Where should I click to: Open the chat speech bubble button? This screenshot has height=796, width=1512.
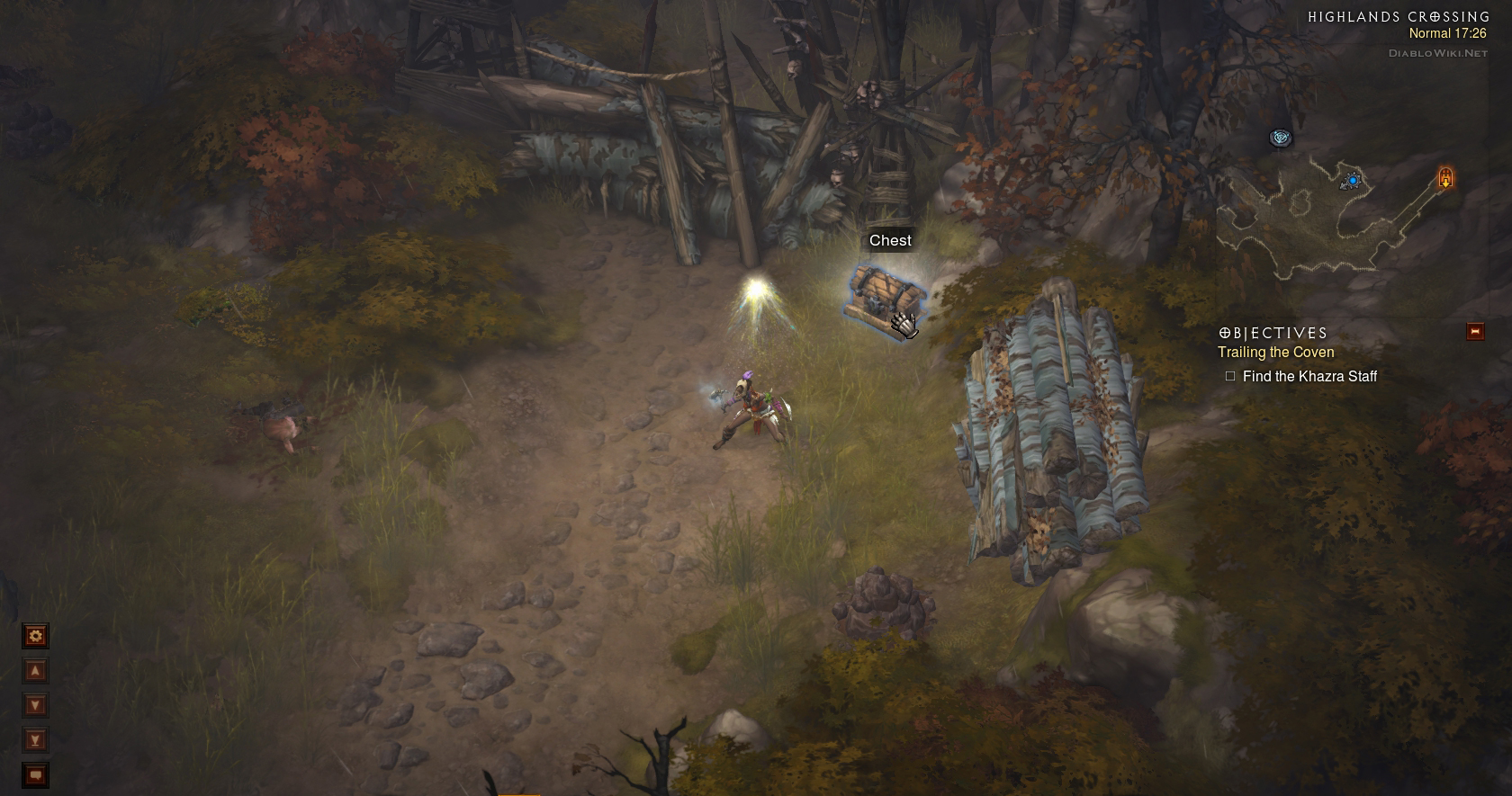click(x=35, y=774)
